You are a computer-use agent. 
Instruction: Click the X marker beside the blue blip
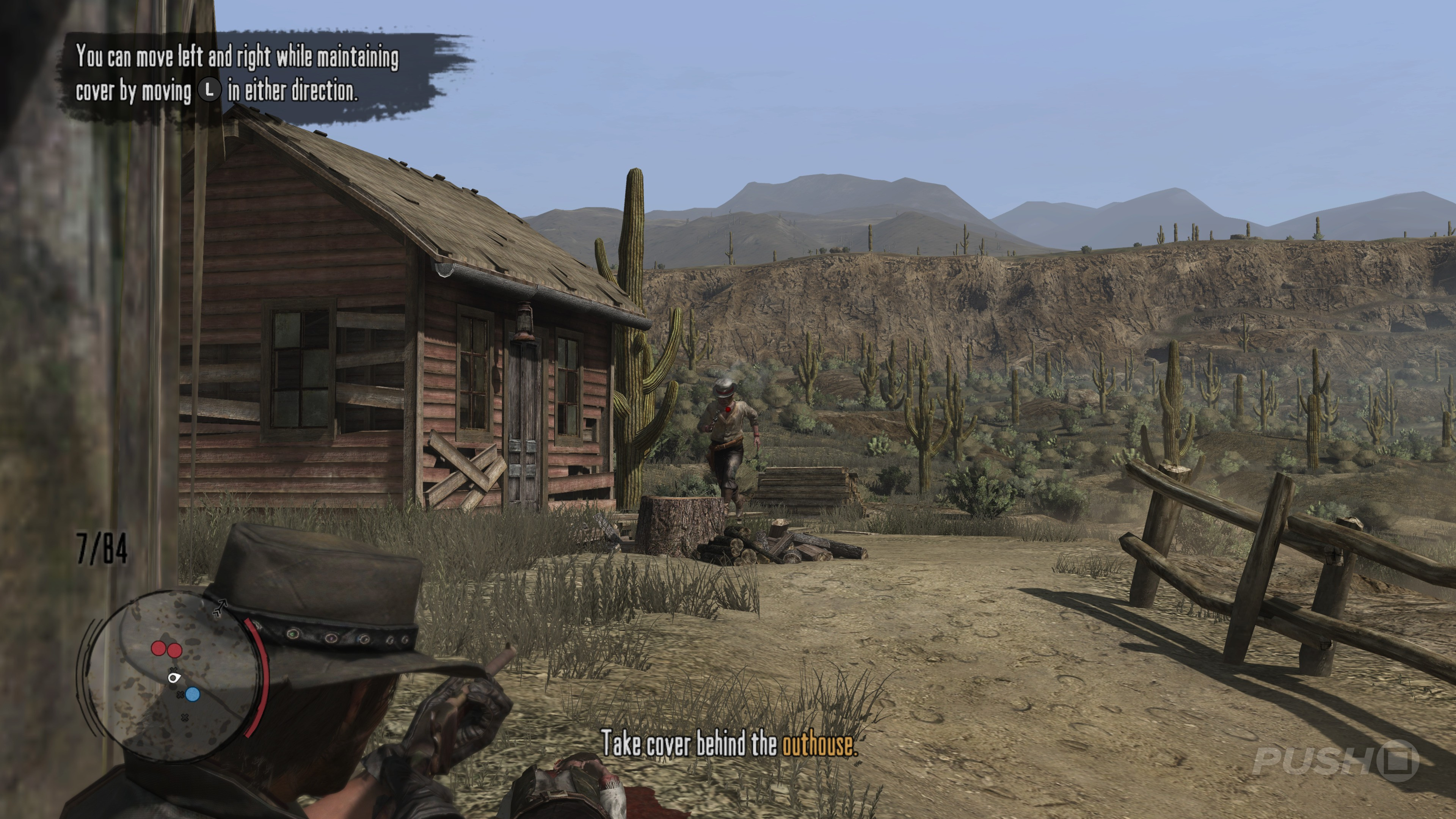(180, 695)
